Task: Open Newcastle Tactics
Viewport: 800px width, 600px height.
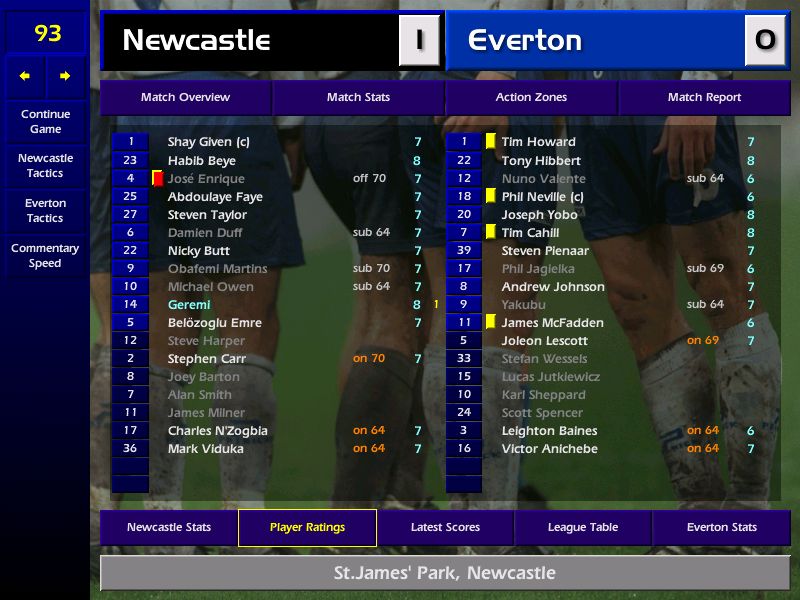Action: pos(45,165)
